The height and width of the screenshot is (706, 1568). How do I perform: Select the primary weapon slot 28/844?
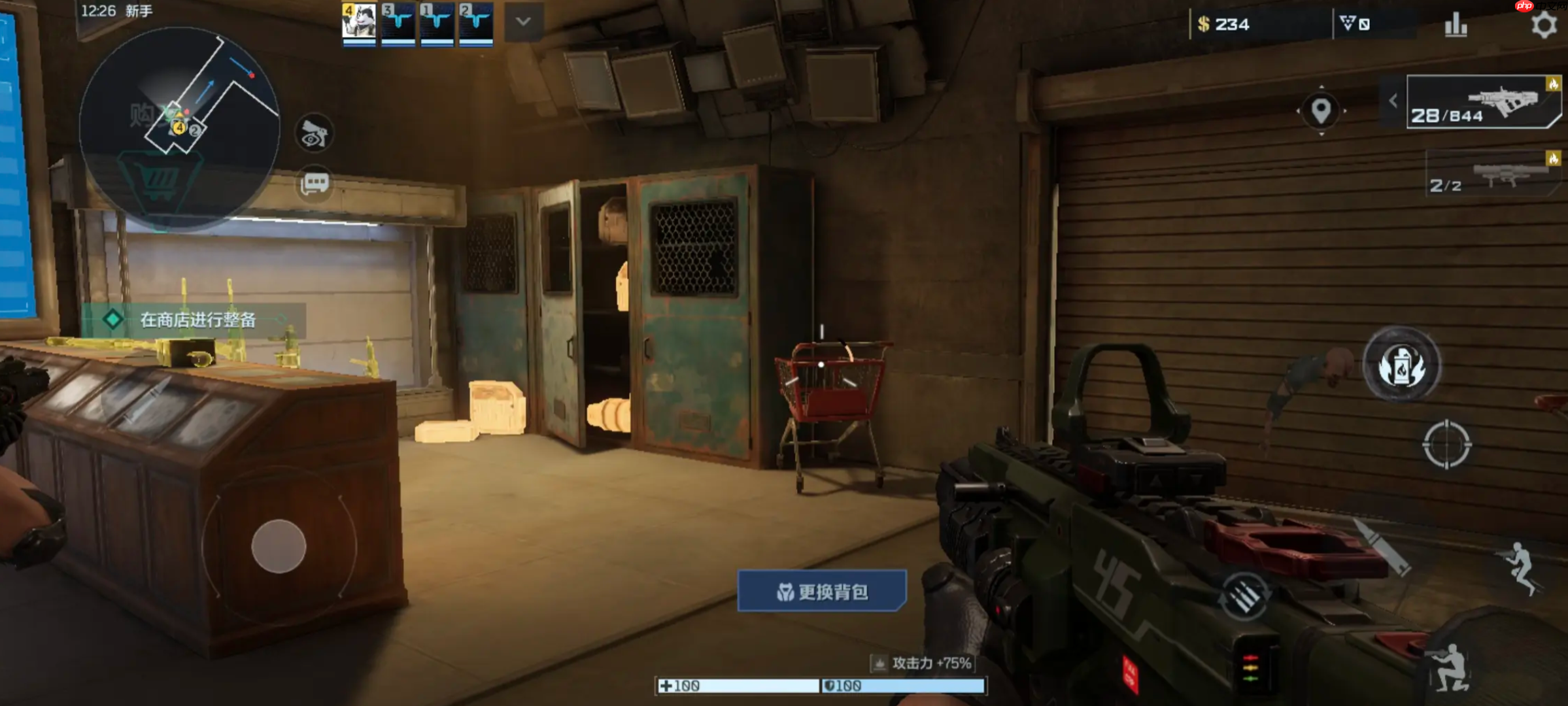point(1483,103)
